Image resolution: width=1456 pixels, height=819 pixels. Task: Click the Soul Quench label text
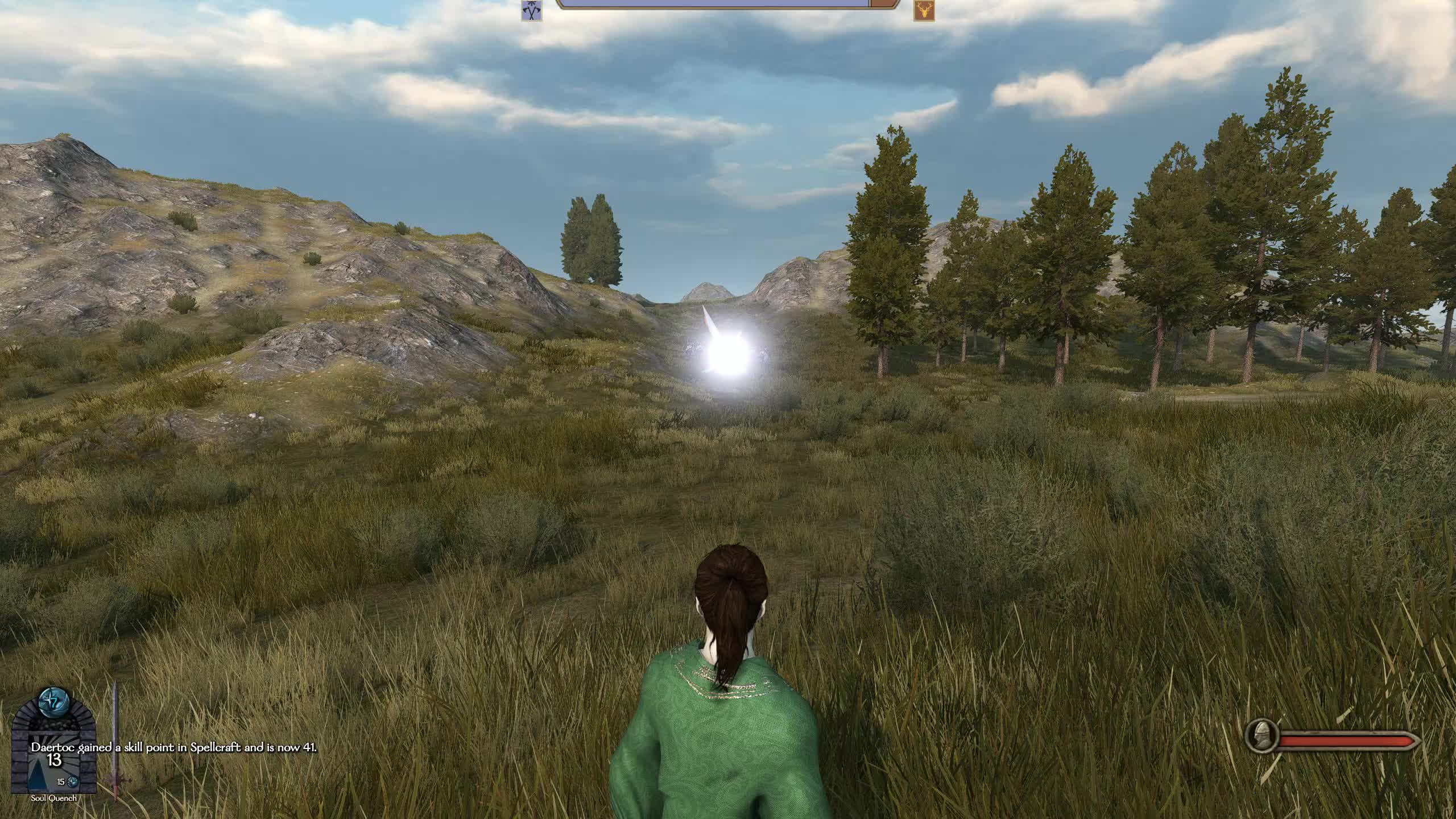click(53, 799)
